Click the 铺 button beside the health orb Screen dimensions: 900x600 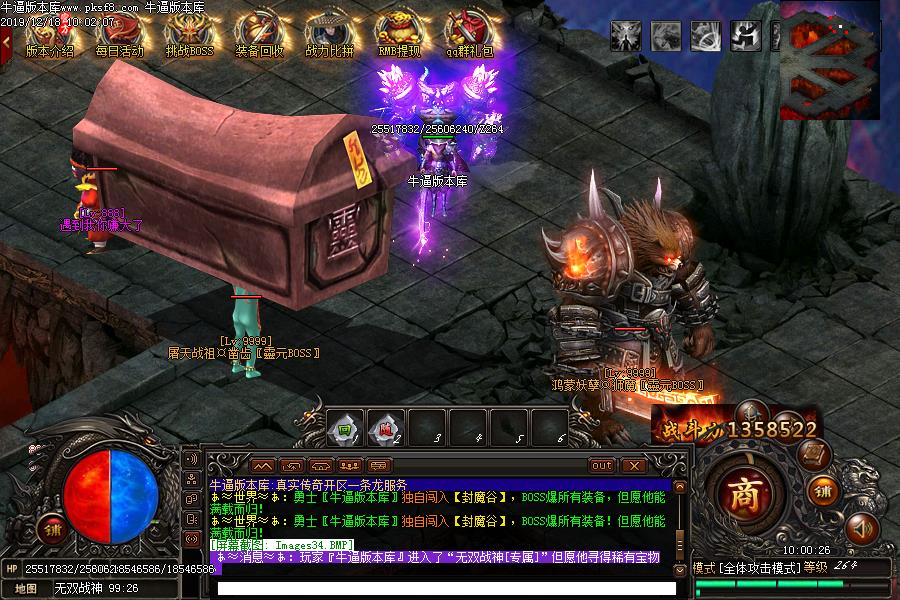(x=50, y=528)
